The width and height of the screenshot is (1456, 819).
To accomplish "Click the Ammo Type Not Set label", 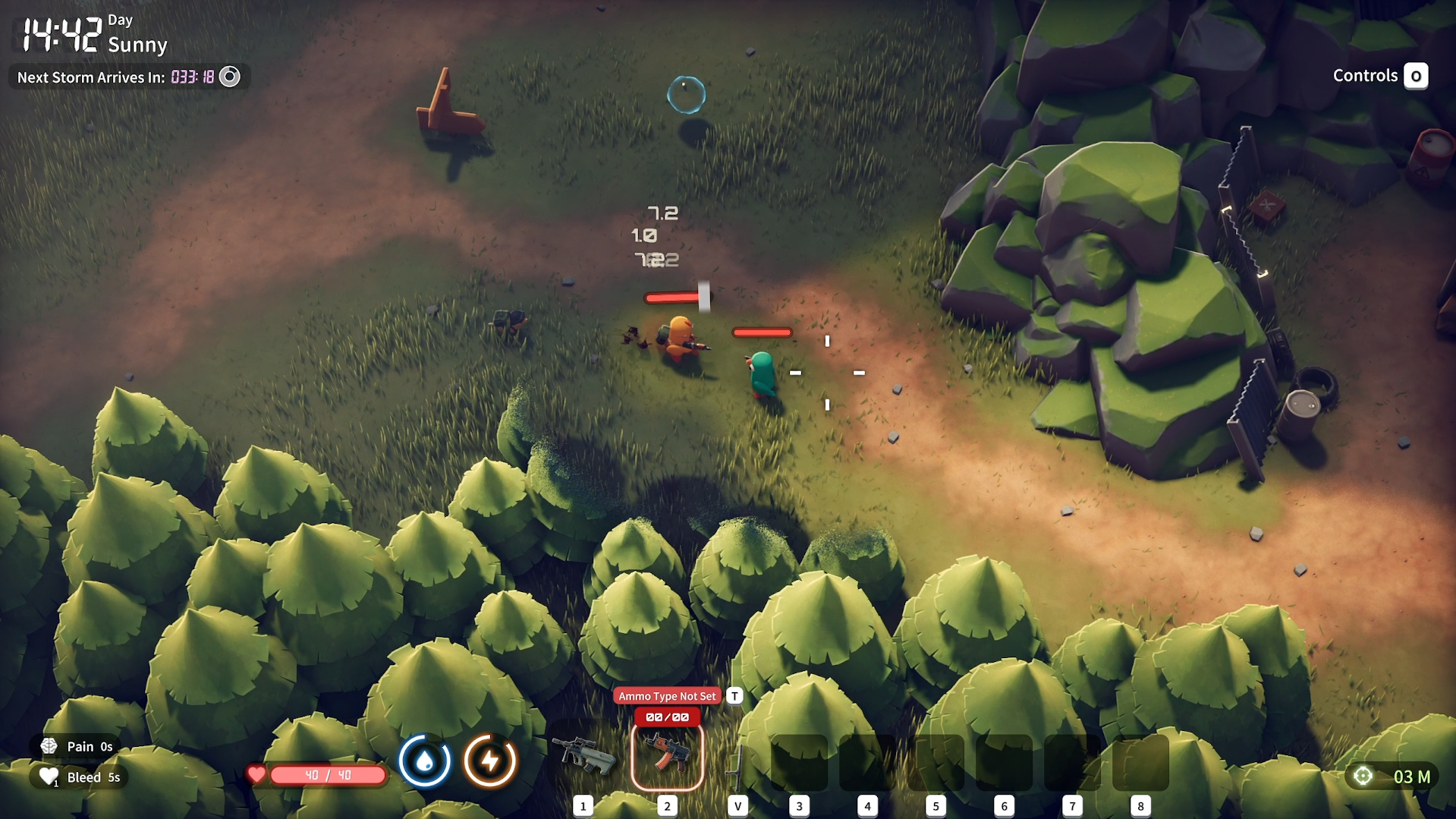I will click(667, 695).
